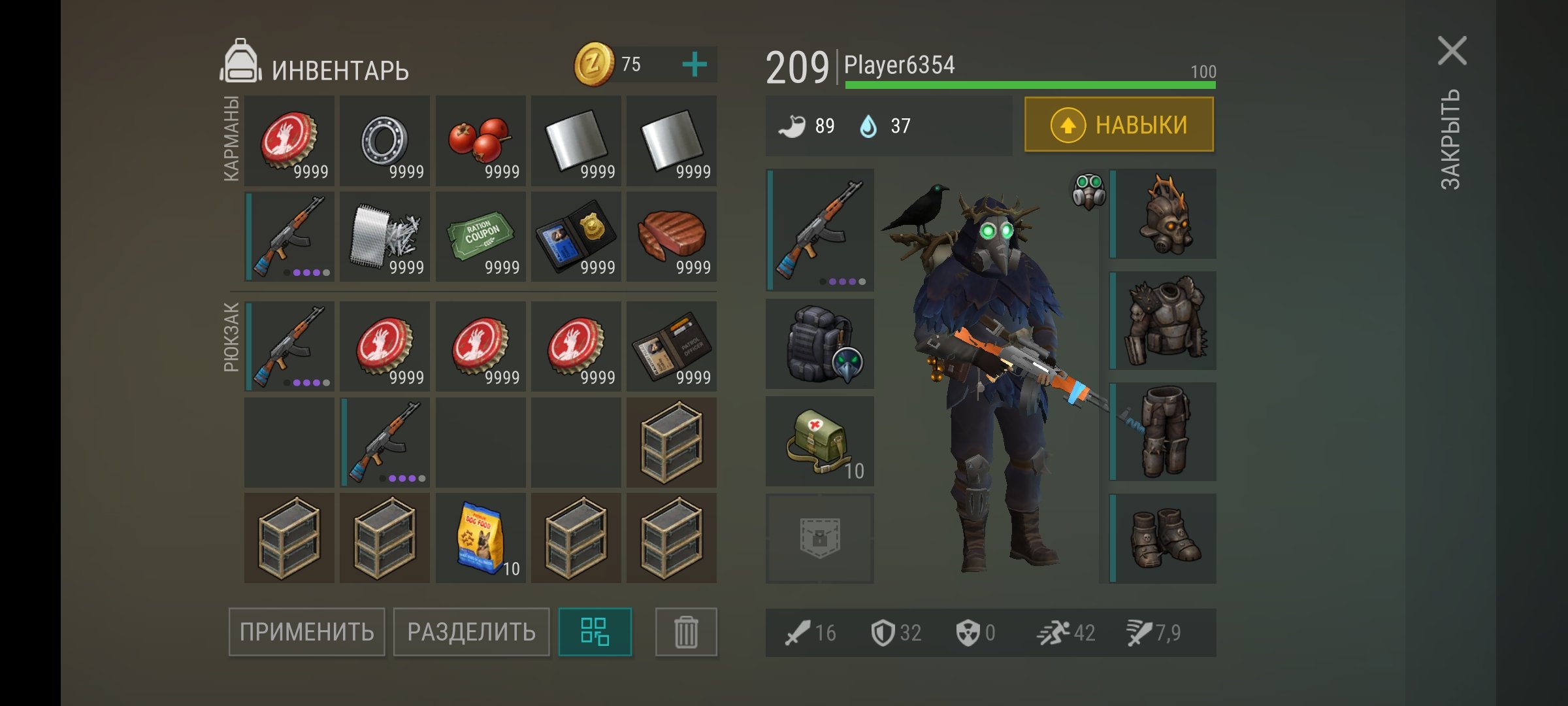Select the dog food bag slot
The width and height of the screenshot is (1568, 706).
coord(480,538)
